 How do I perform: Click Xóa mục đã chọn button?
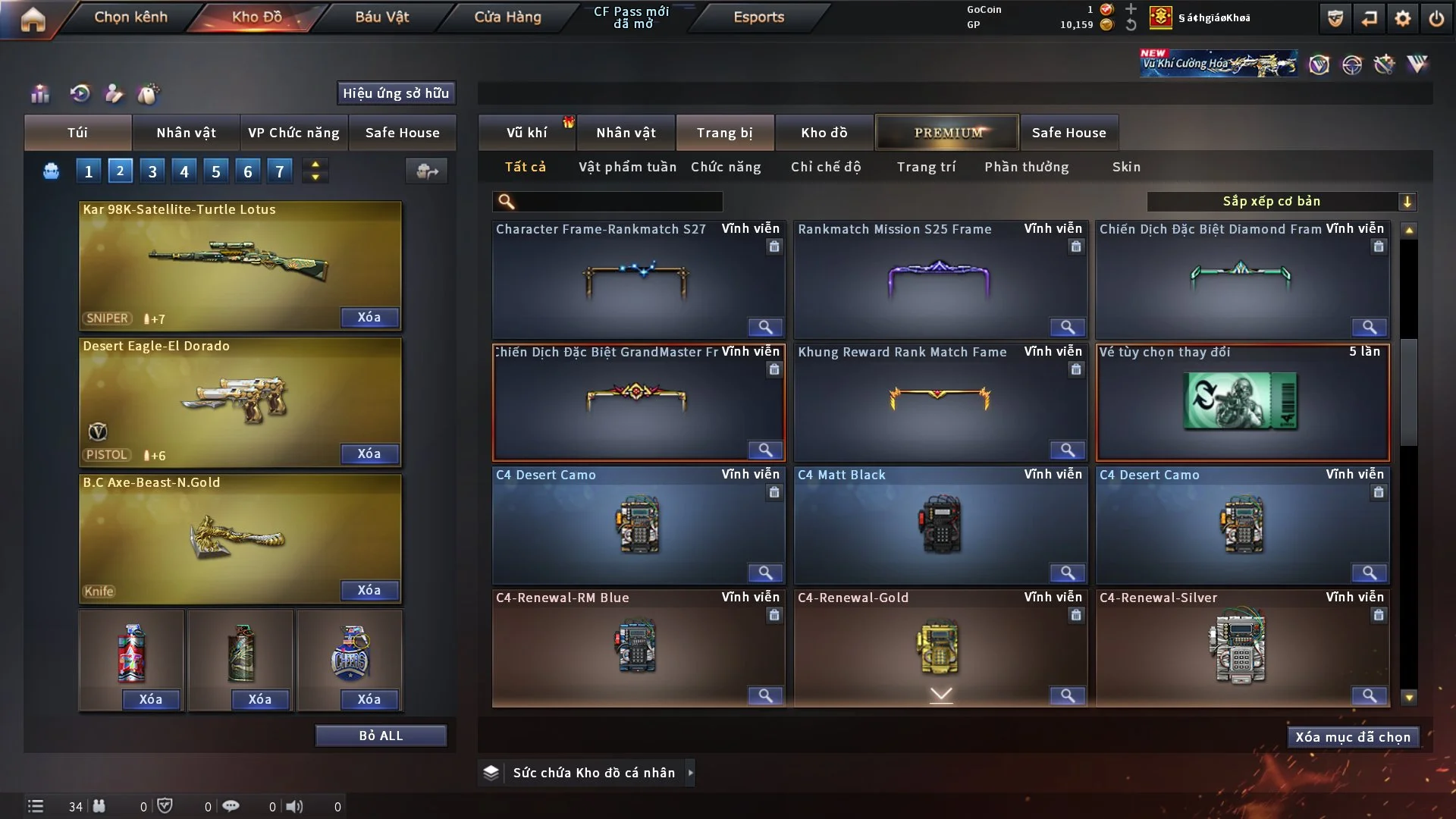coord(1352,736)
